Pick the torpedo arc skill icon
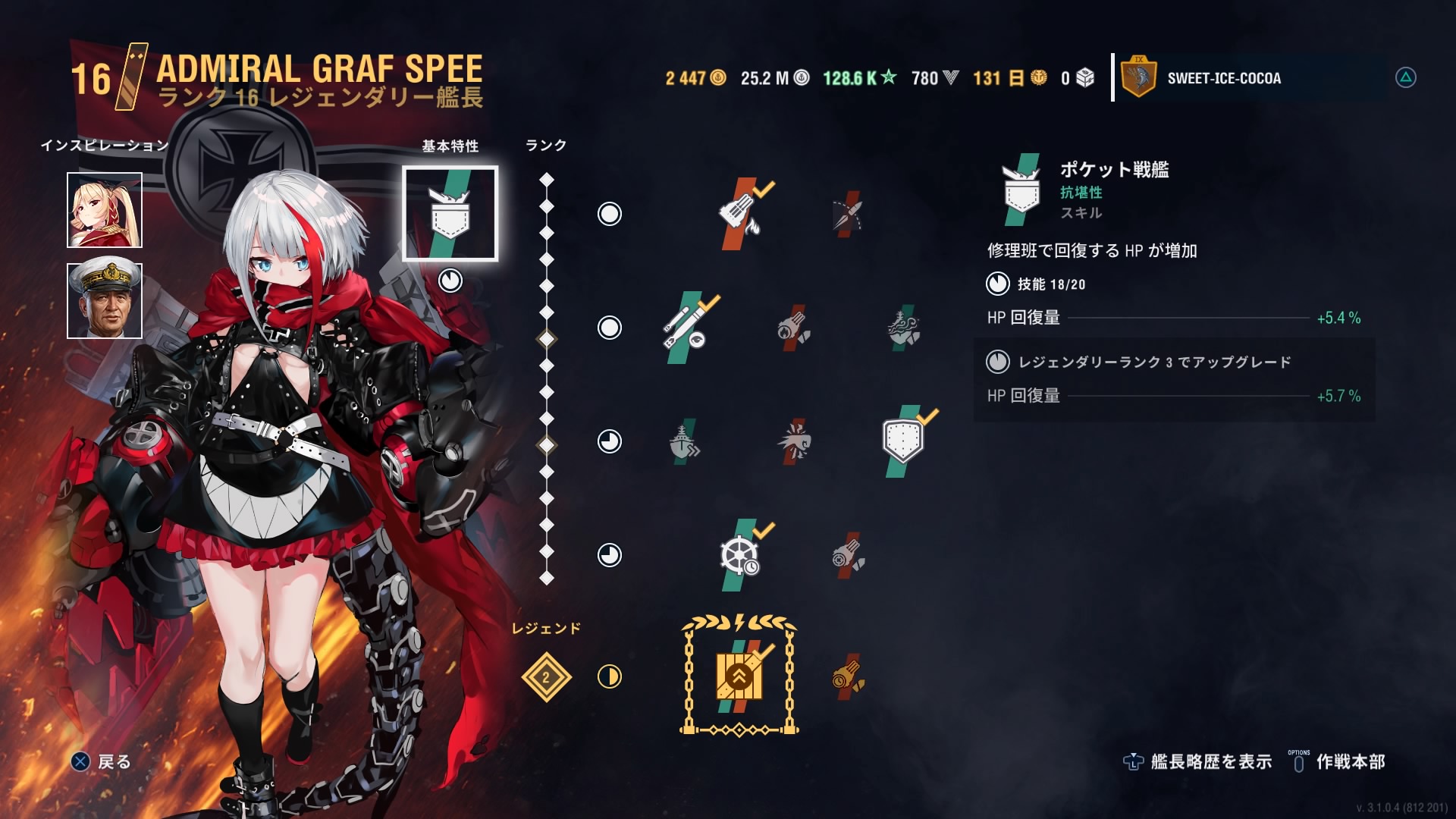Image resolution: width=1456 pixels, height=819 pixels. pos(847,214)
